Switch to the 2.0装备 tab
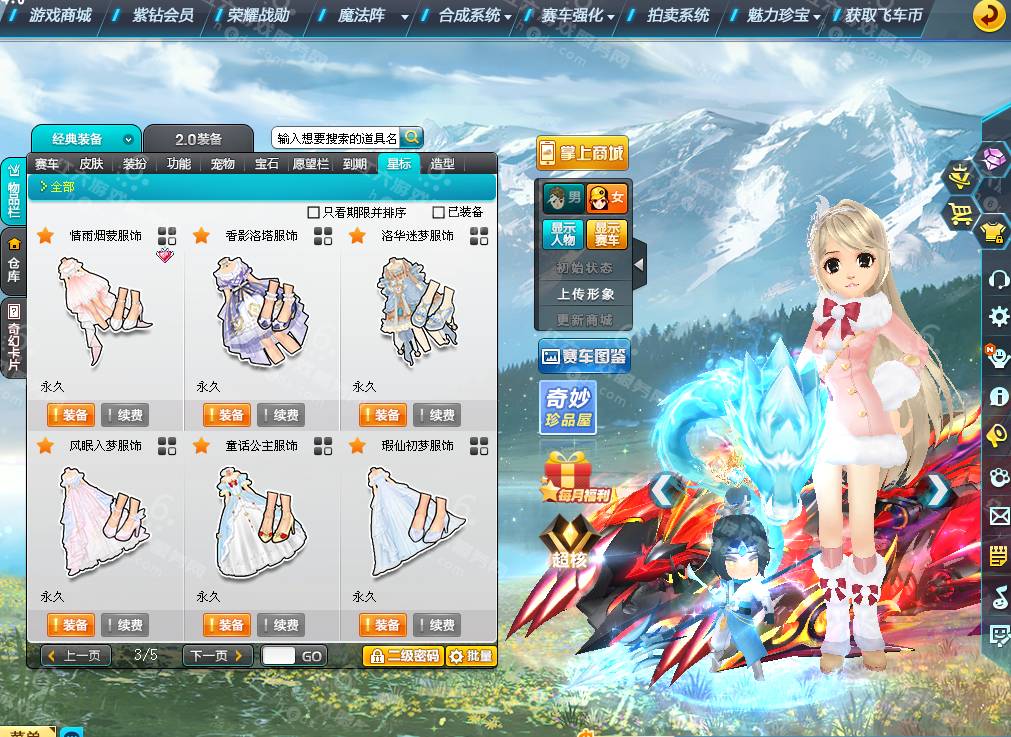The image size is (1011, 737). click(x=198, y=139)
